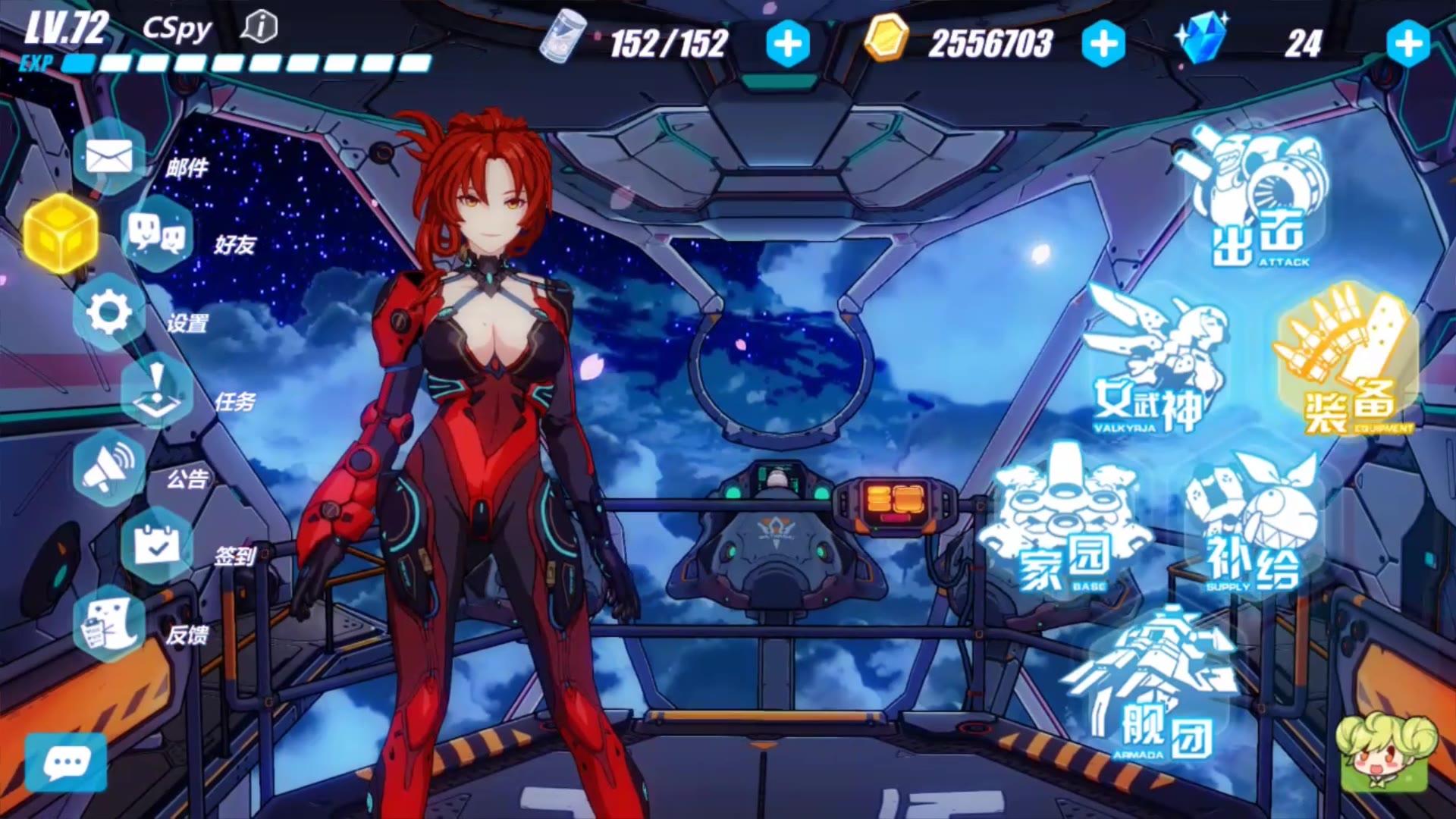
Task: Add stamina via the plus button
Action: (x=787, y=45)
